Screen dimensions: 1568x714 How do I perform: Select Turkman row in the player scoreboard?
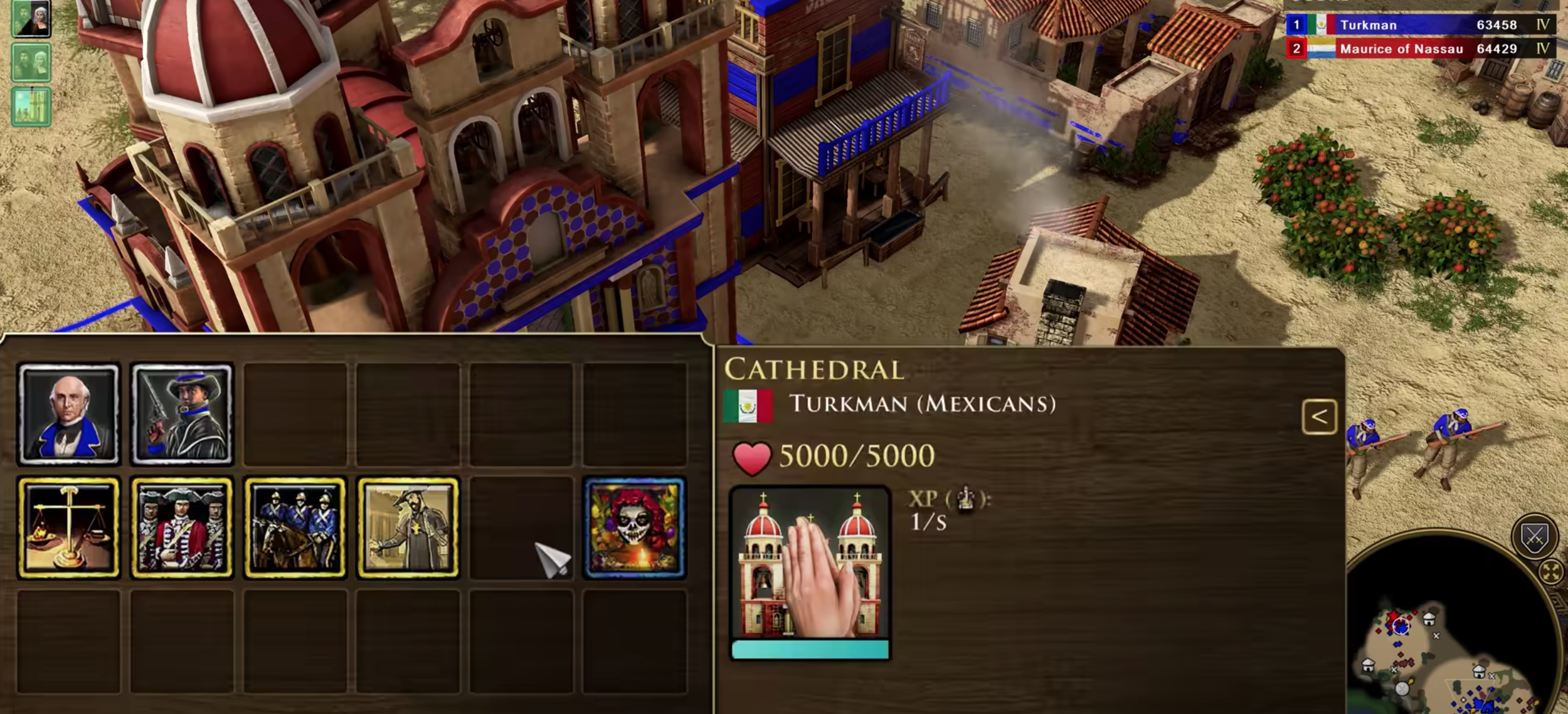[x=1418, y=25]
